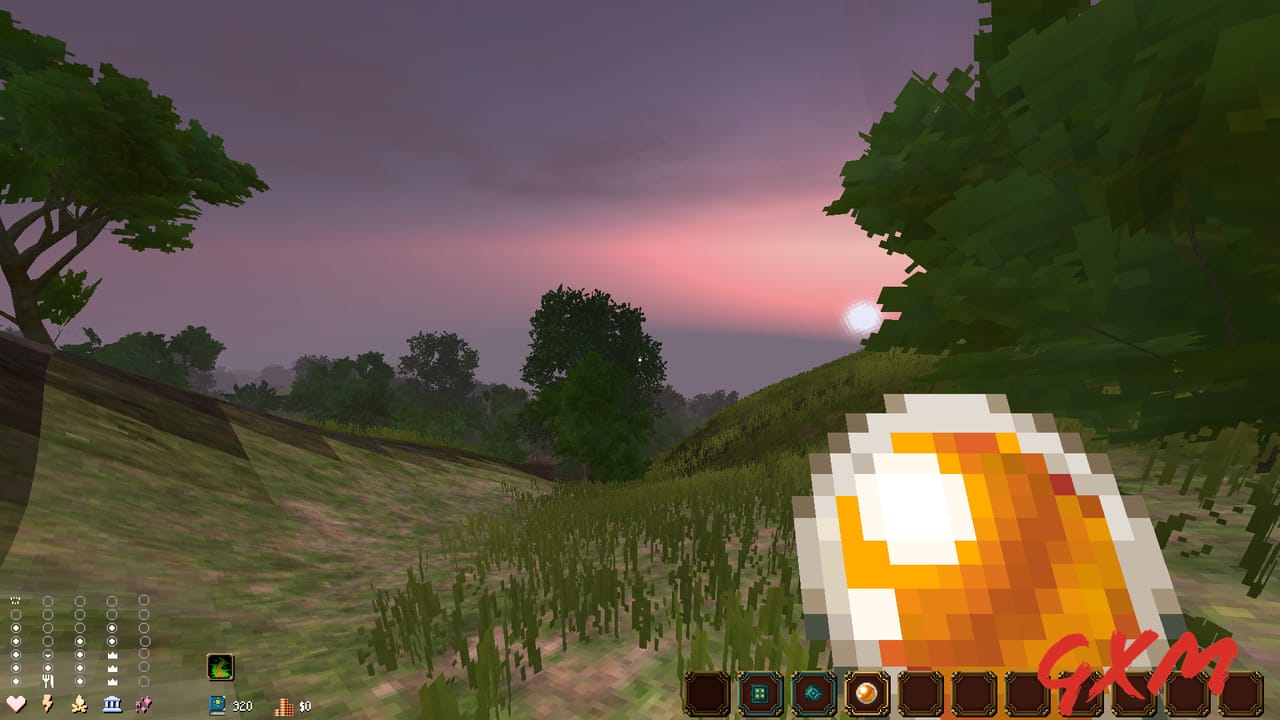
Task: Click the pink heart health icon
Action: [15, 702]
